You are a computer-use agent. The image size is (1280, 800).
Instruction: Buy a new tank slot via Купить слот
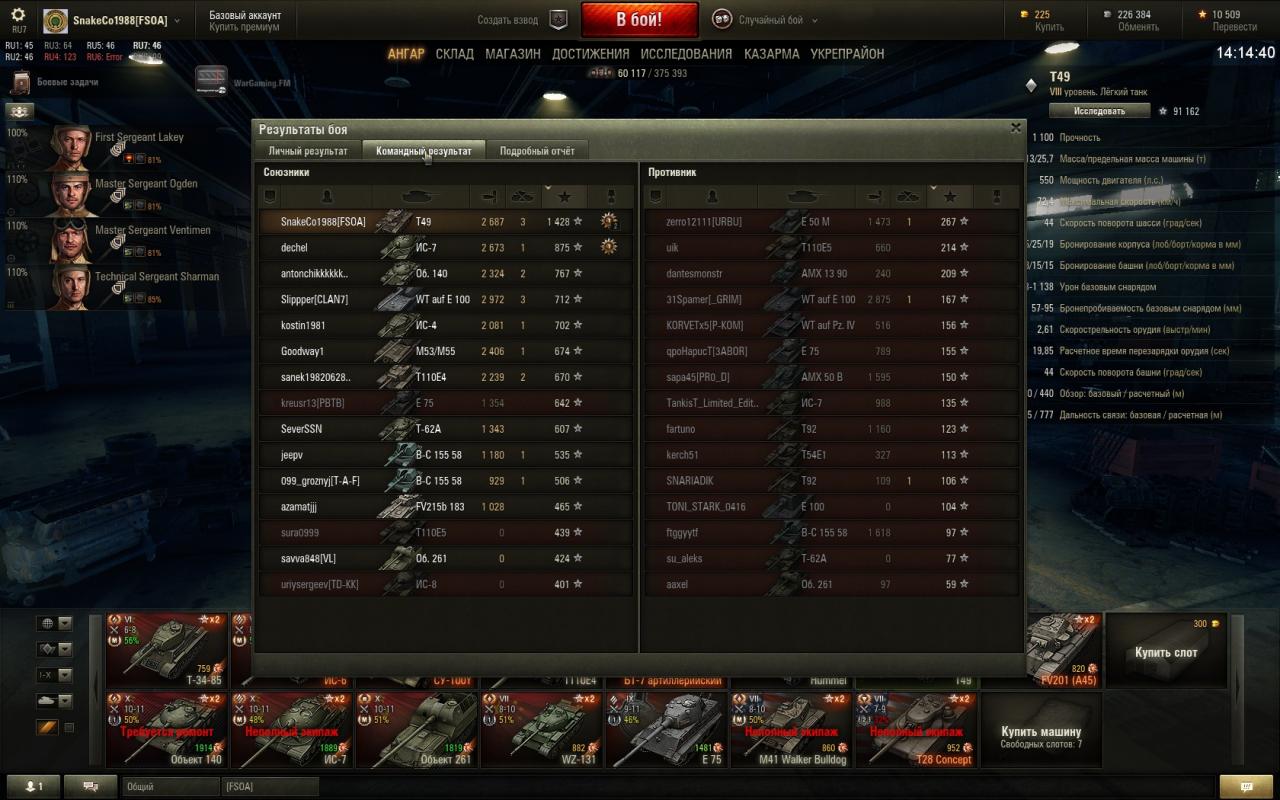[x=1165, y=652]
